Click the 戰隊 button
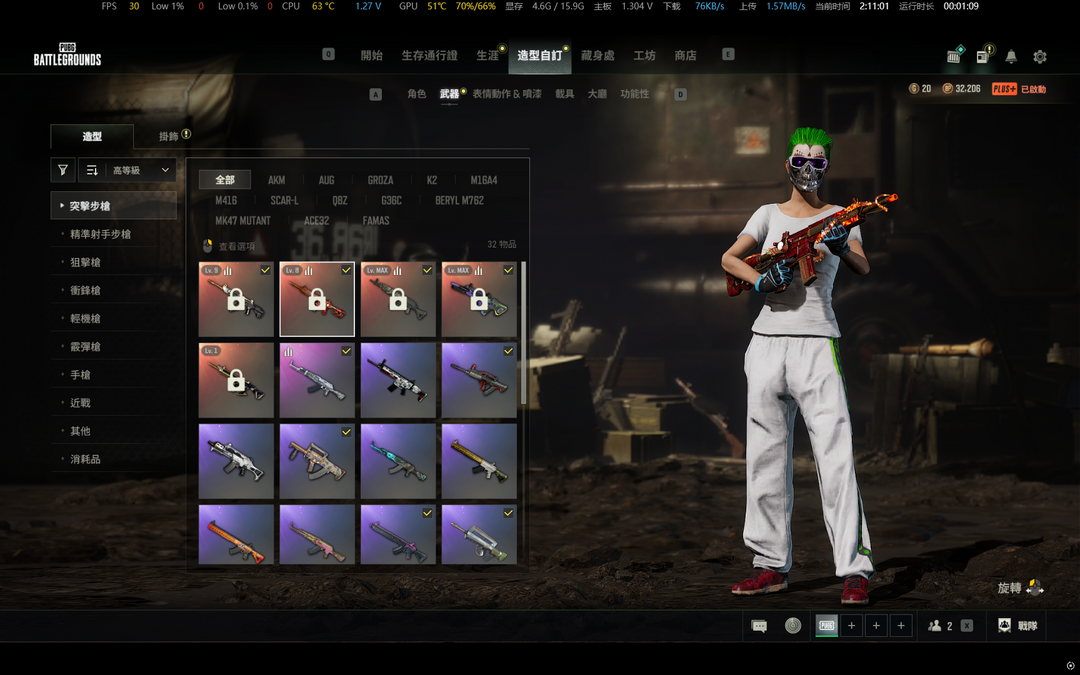This screenshot has width=1080, height=675. pyautogui.click(x=1017, y=626)
